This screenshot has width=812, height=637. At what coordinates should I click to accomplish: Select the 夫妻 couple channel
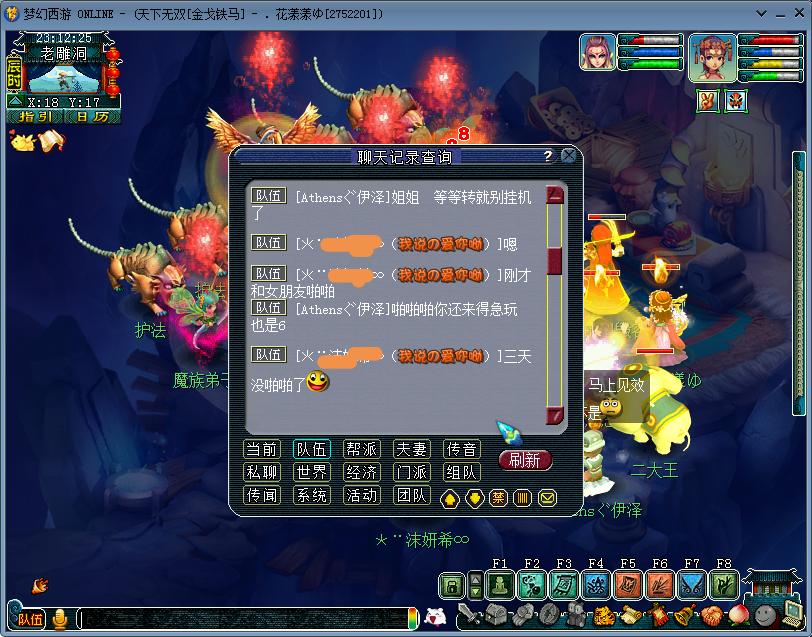coord(411,449)
